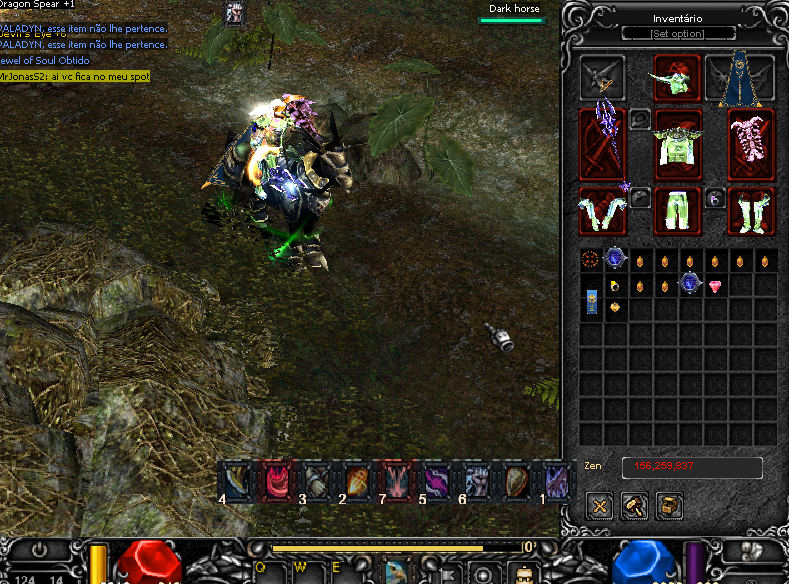789x584 pixels.
Task: Select the equipped green pants slot
Action: (677, 211)
